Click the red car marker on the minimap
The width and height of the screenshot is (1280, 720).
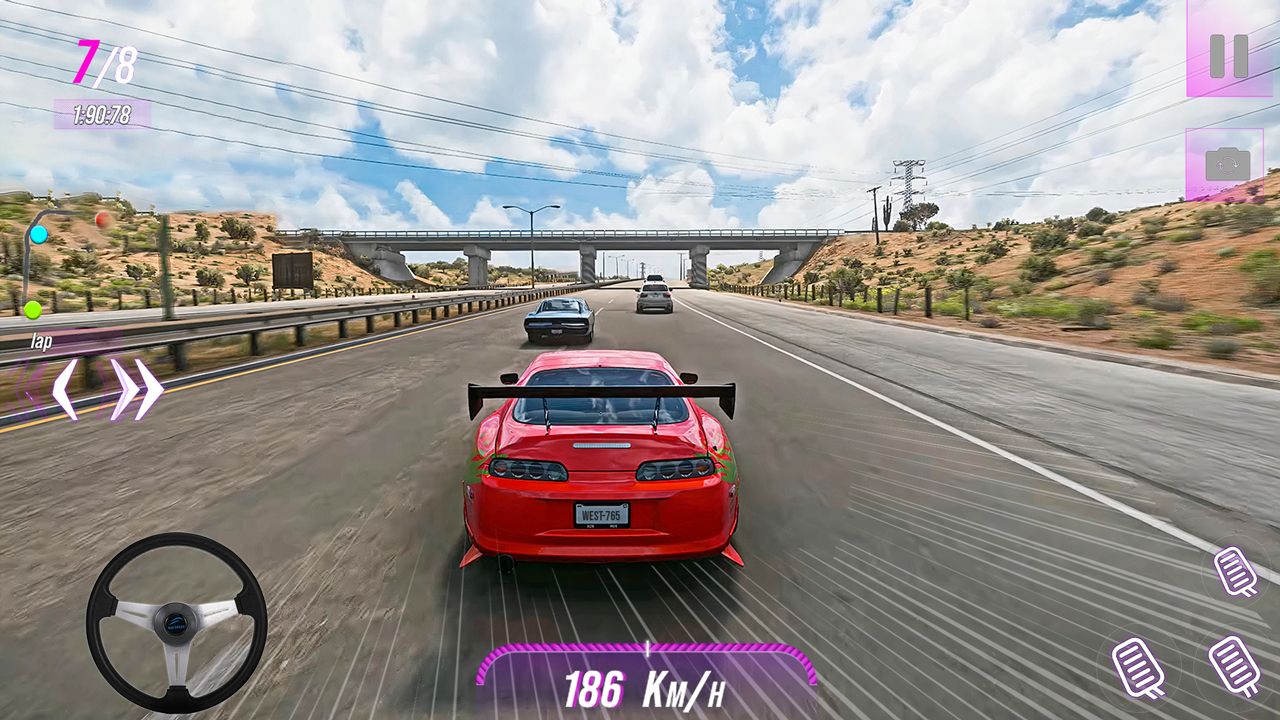pyautogui.click(x=101, y=219)
